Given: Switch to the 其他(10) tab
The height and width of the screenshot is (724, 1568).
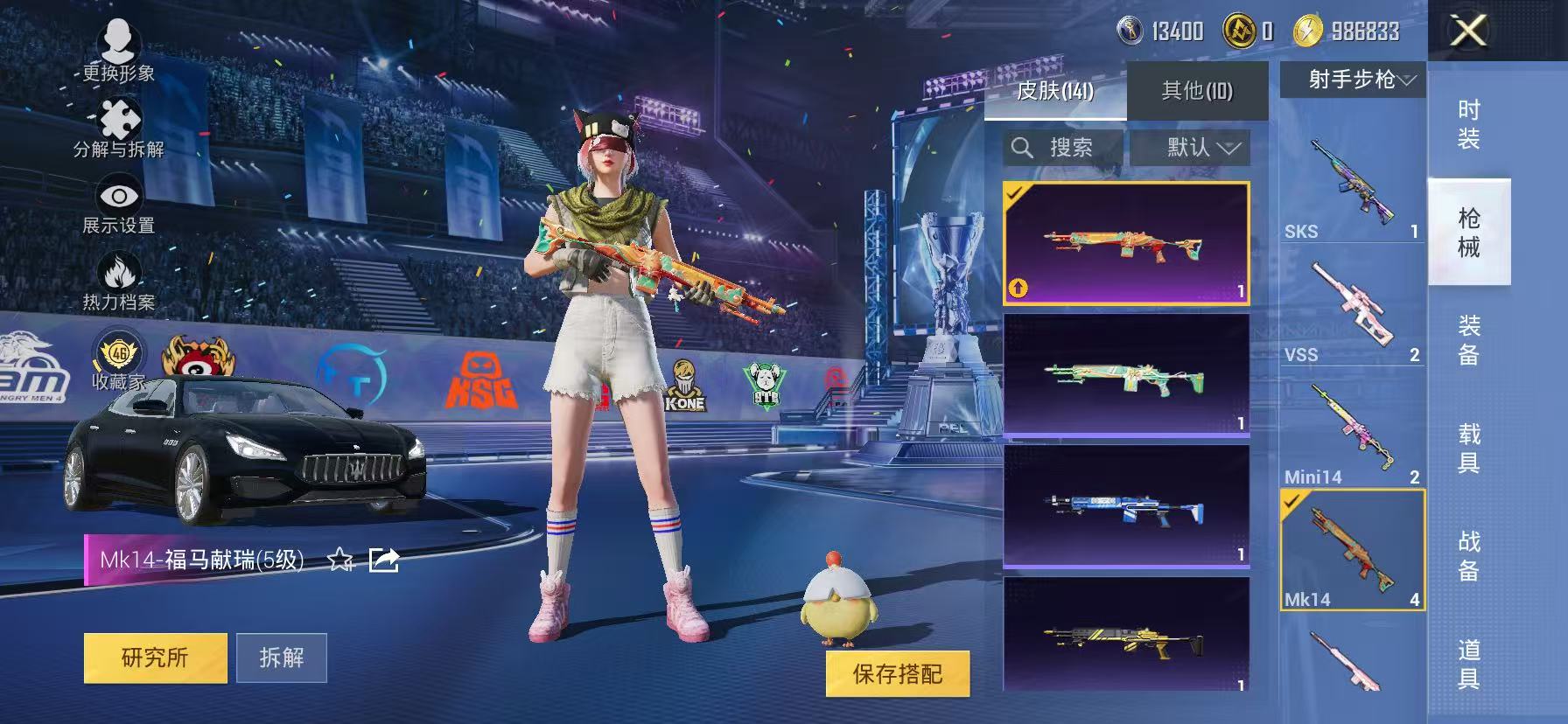Looking at the screenshot, I should (1196, 90).
